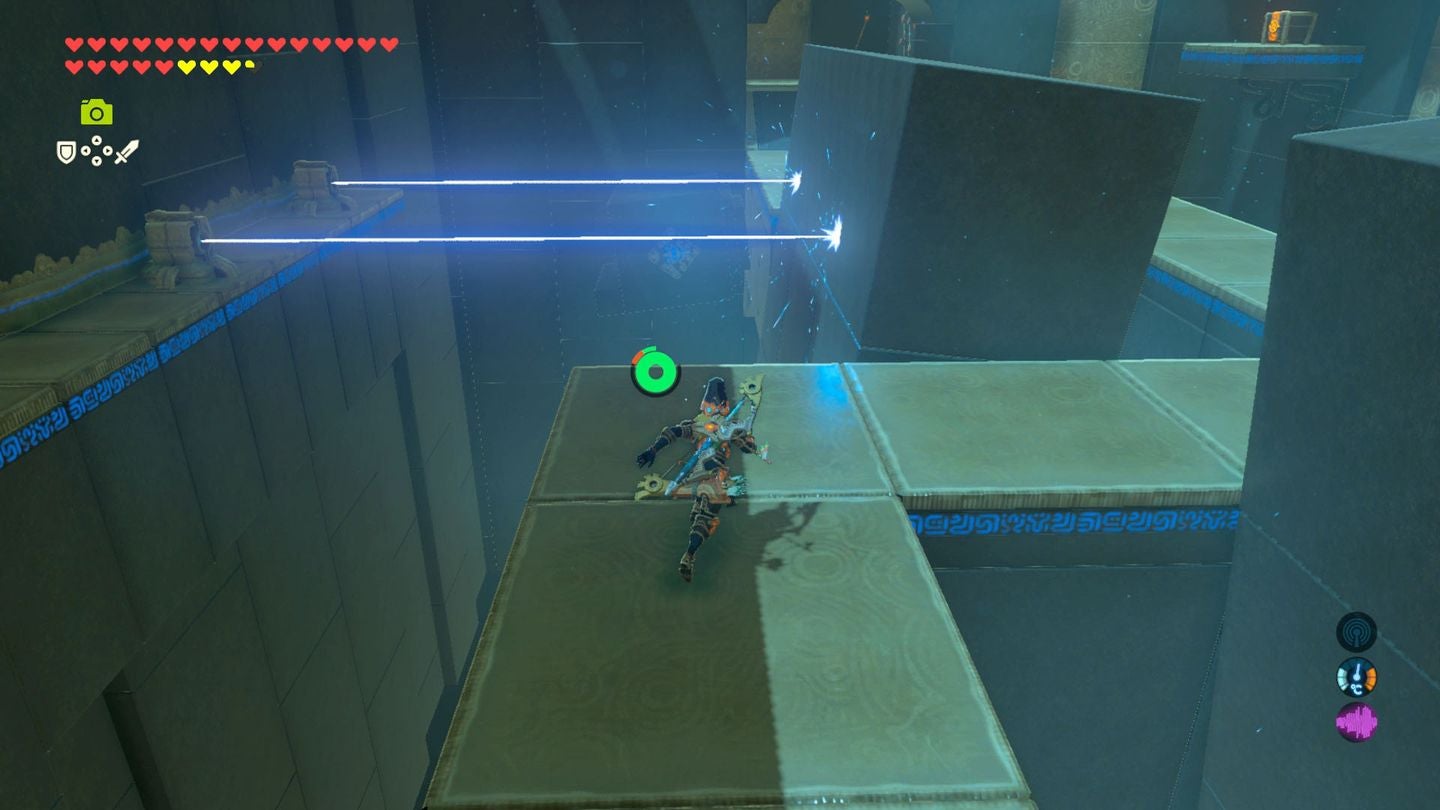
Task: Toggle the first yellow temporary heart
Action: pyautogui.click(x=186, y=65)
